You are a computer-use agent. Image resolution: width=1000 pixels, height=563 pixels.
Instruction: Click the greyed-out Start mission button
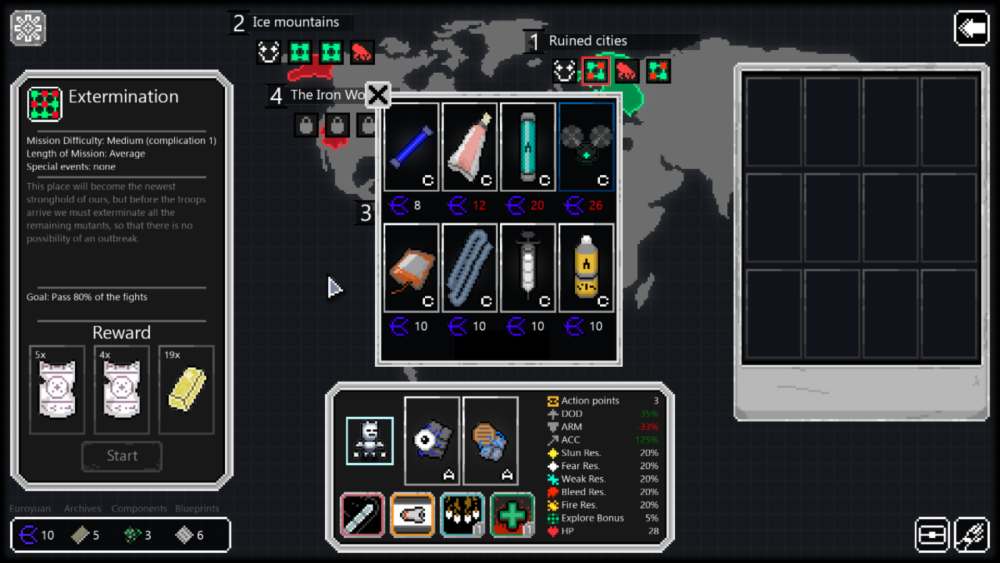click(122, 456)
